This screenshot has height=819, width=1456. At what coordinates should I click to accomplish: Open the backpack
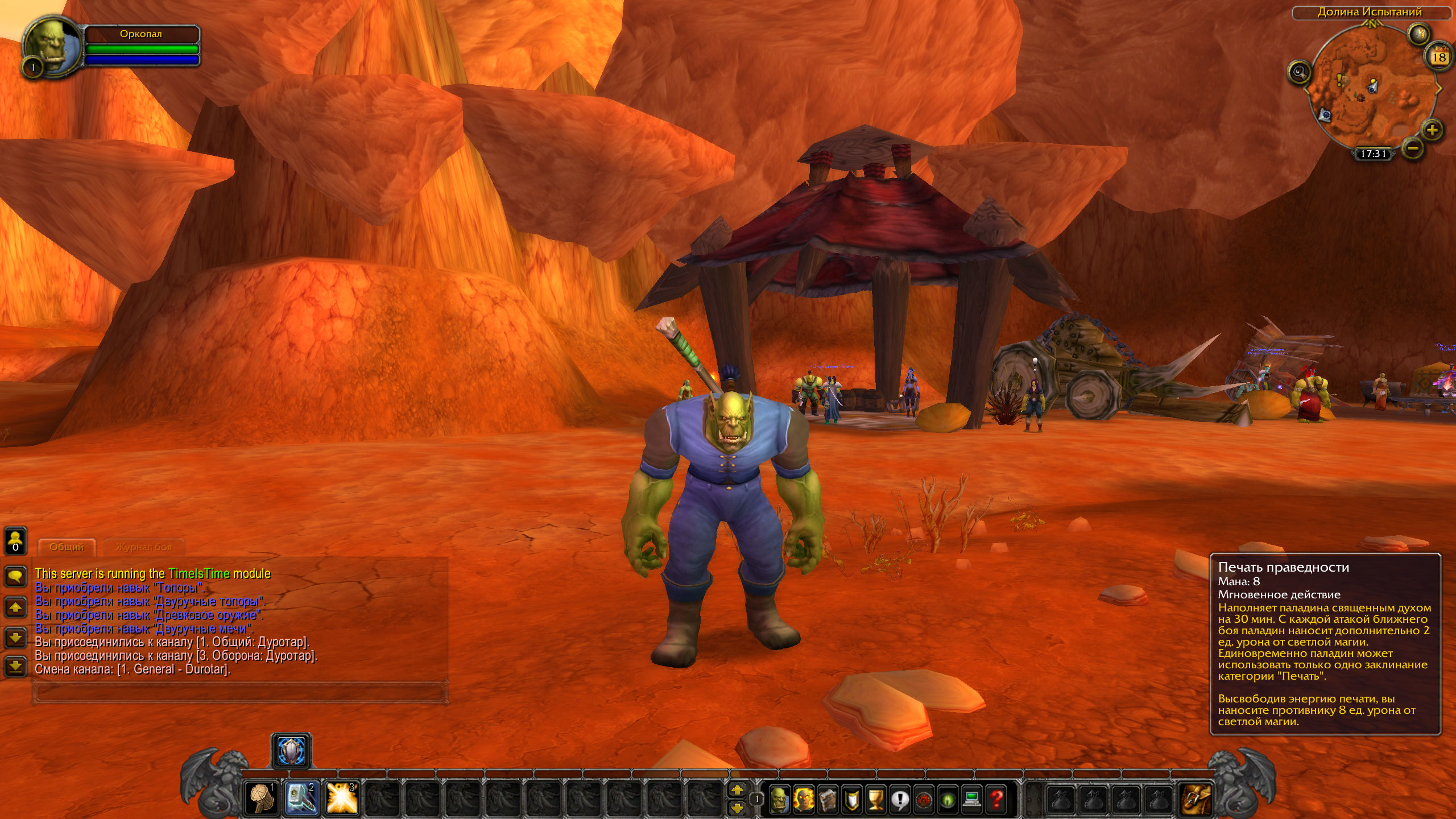tap(1196, 798)
